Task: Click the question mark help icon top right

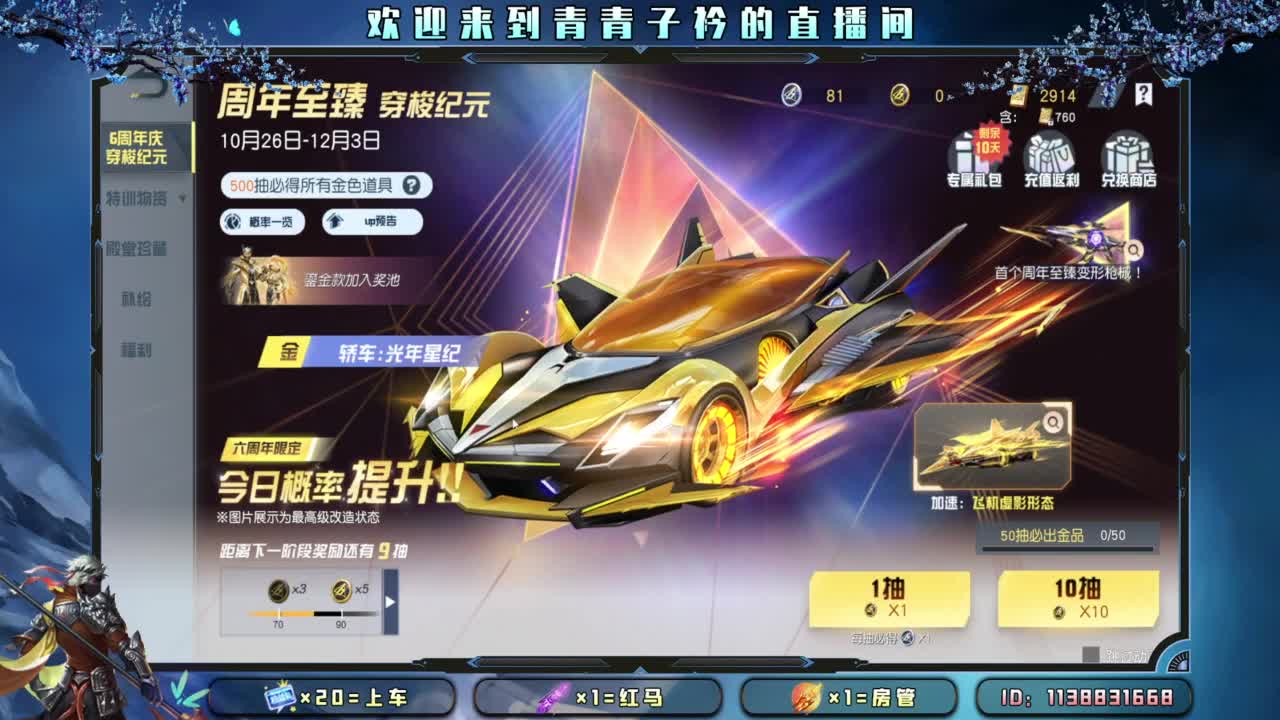Action: tap(1141, 96)
